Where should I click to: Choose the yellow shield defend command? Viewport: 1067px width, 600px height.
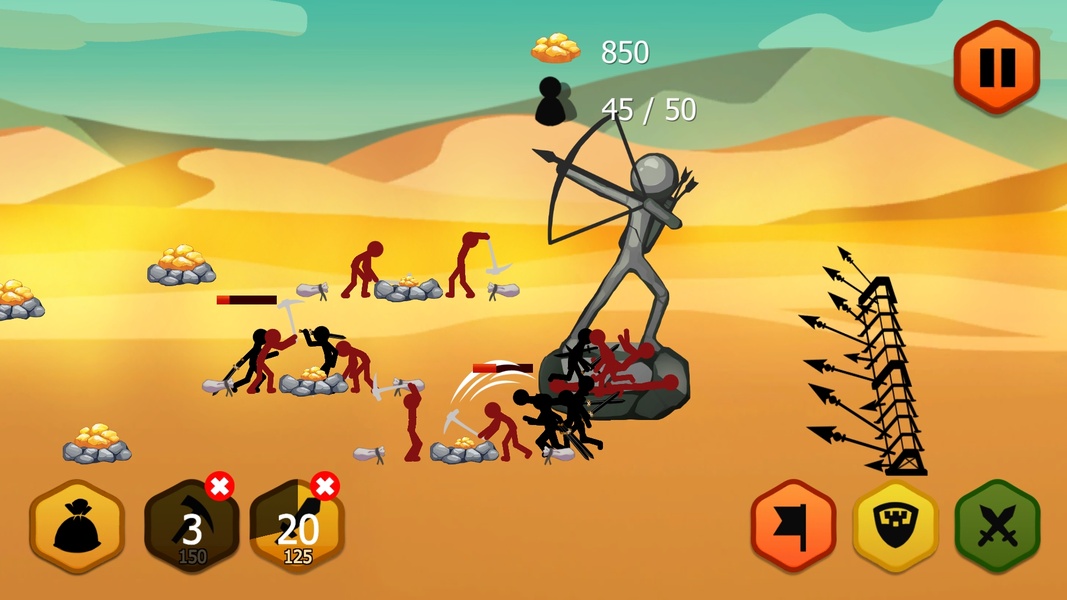click(895, 525)
